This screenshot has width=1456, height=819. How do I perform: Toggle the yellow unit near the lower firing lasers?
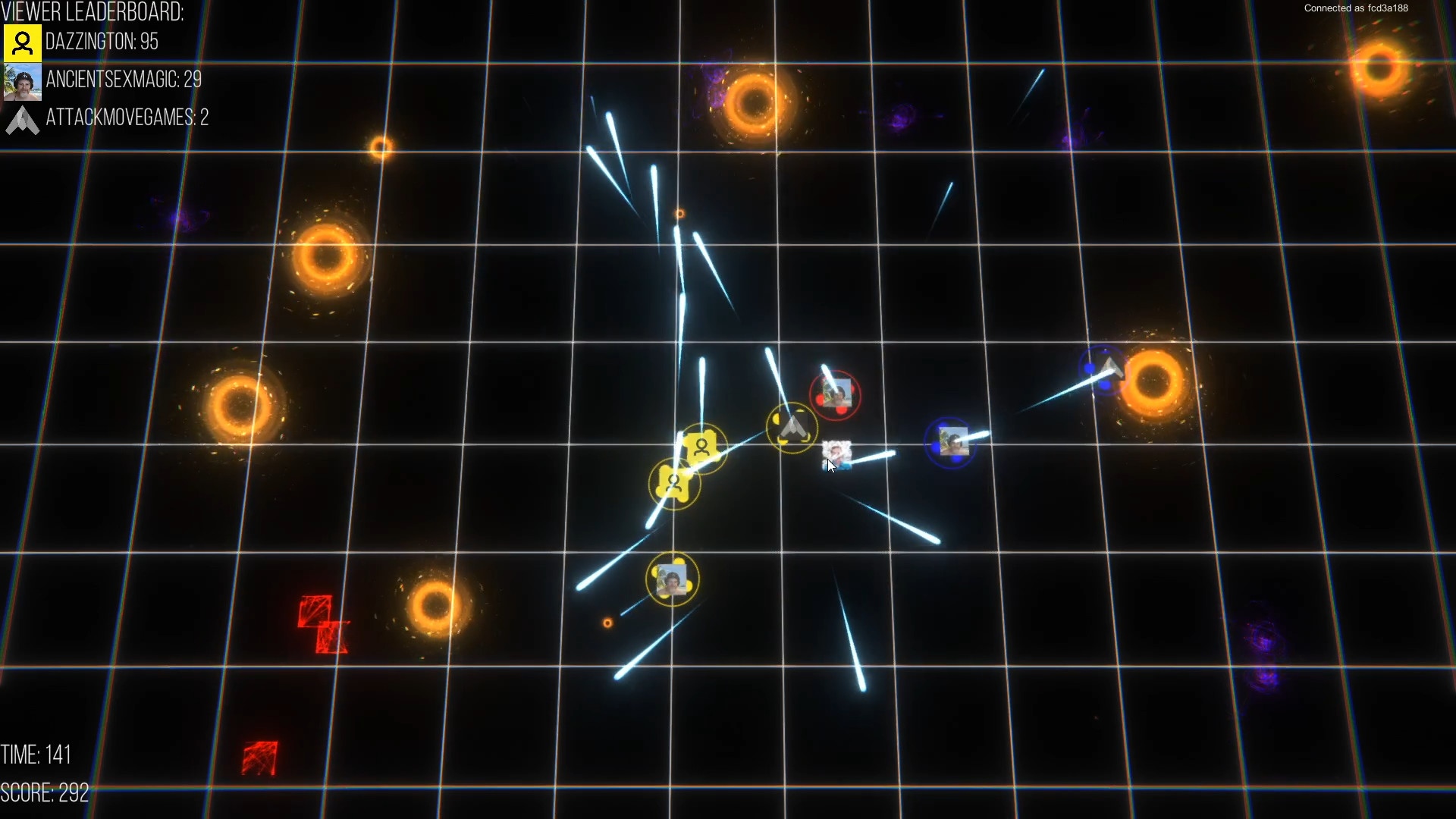pos(673,579)
